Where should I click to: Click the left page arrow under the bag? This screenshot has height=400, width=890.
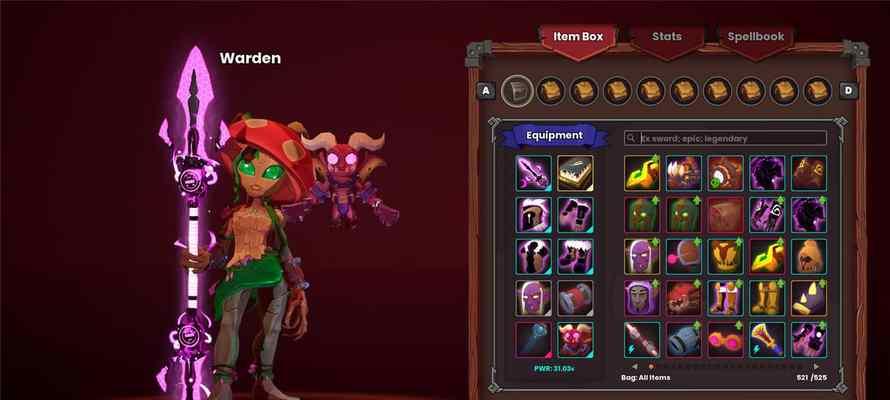(632, 365)
